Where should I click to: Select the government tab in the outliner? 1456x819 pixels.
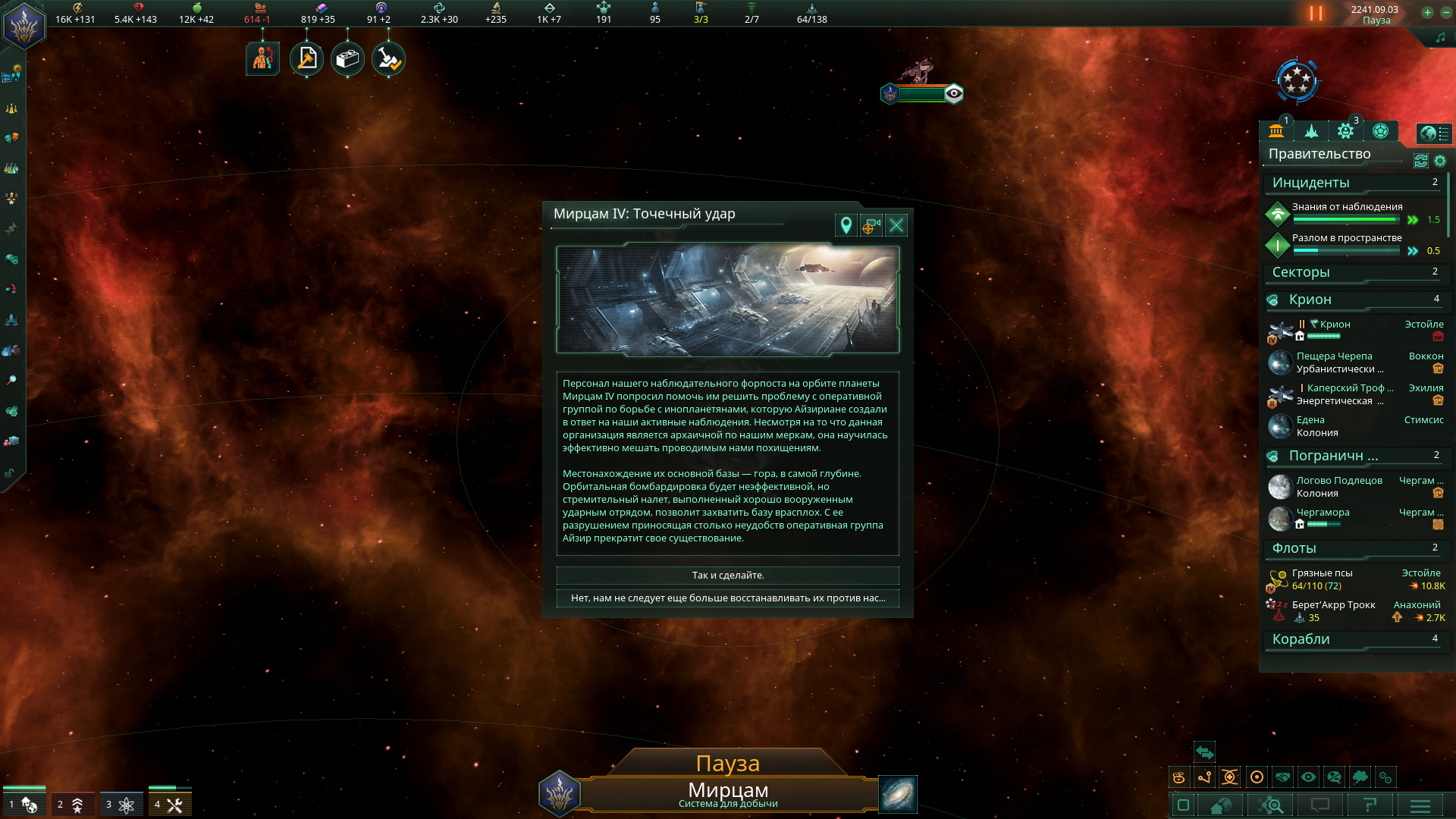1276,131
